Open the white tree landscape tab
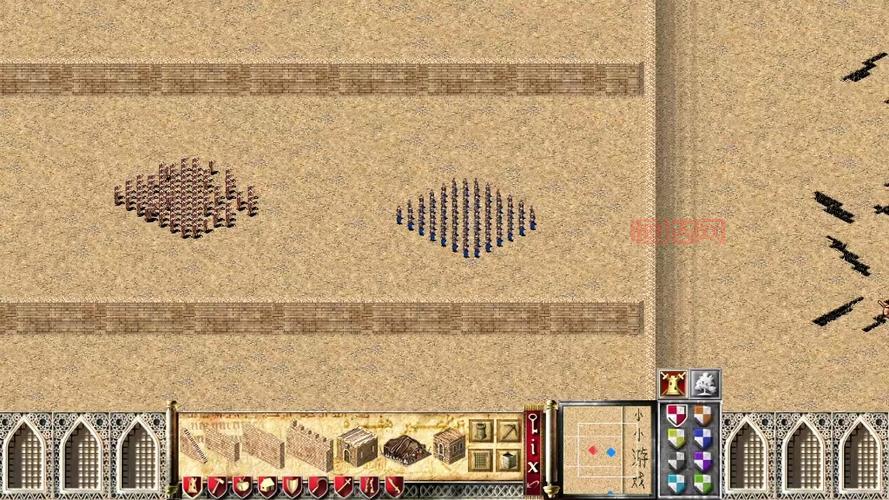Image resolution: width=889 pixels, height=500 pixels. coord(704,384)
